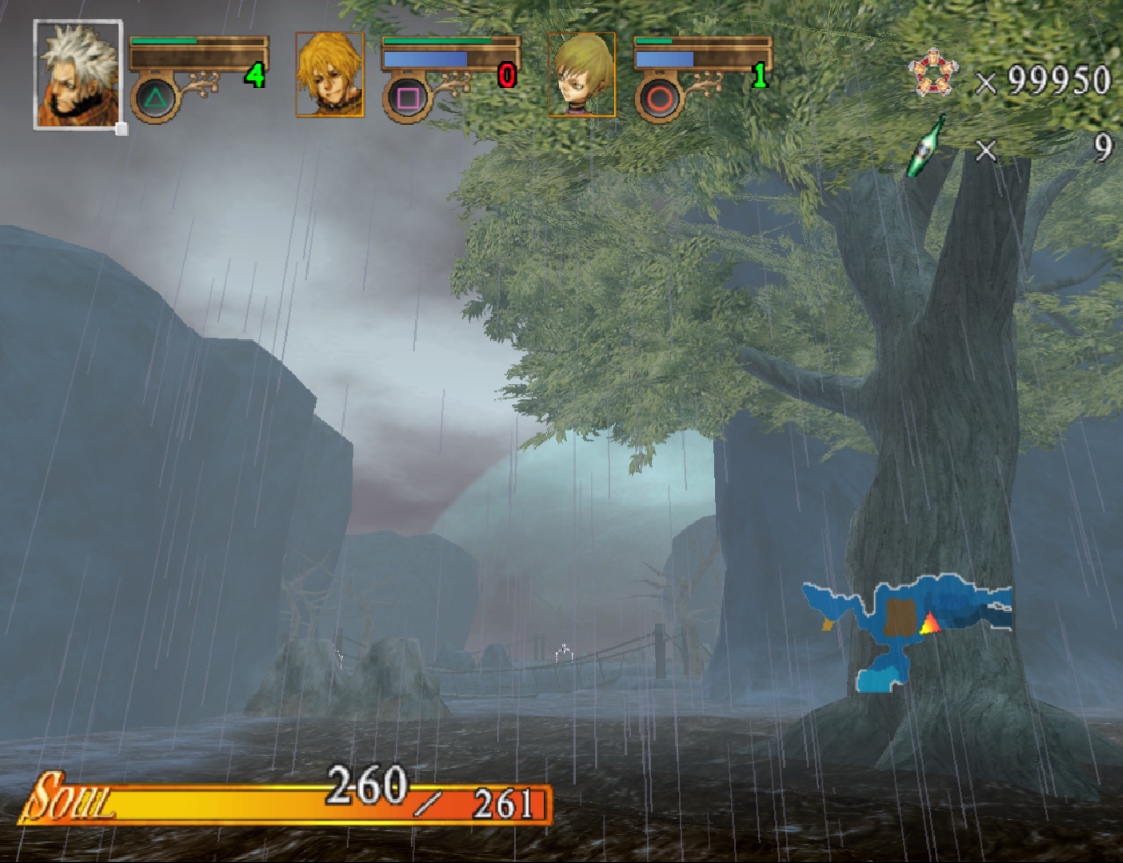
Task: Select the white-haired character portrait
Action: (x=78, y=75)
